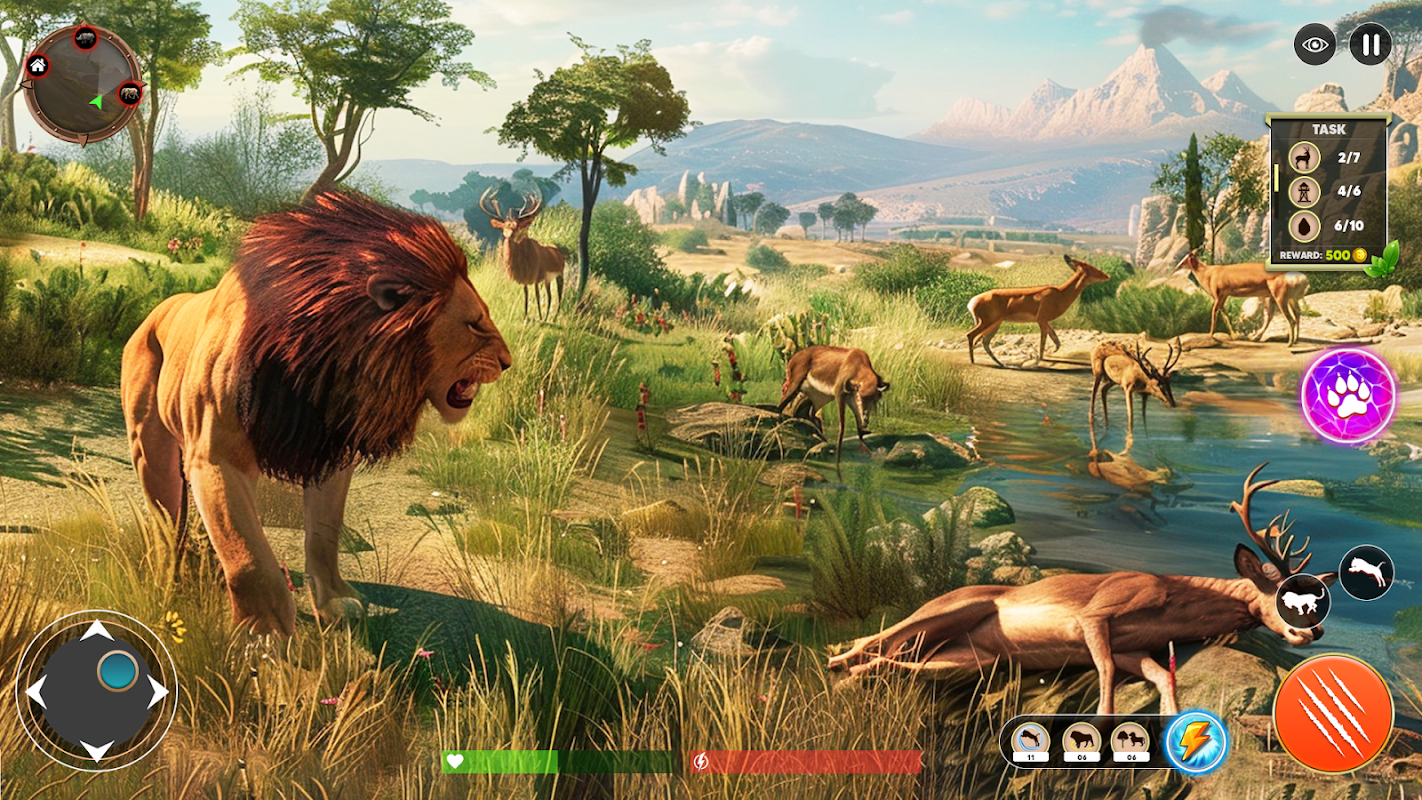Tap the running lion sprint button
1422x800 pixels.
click(1303, 601)
